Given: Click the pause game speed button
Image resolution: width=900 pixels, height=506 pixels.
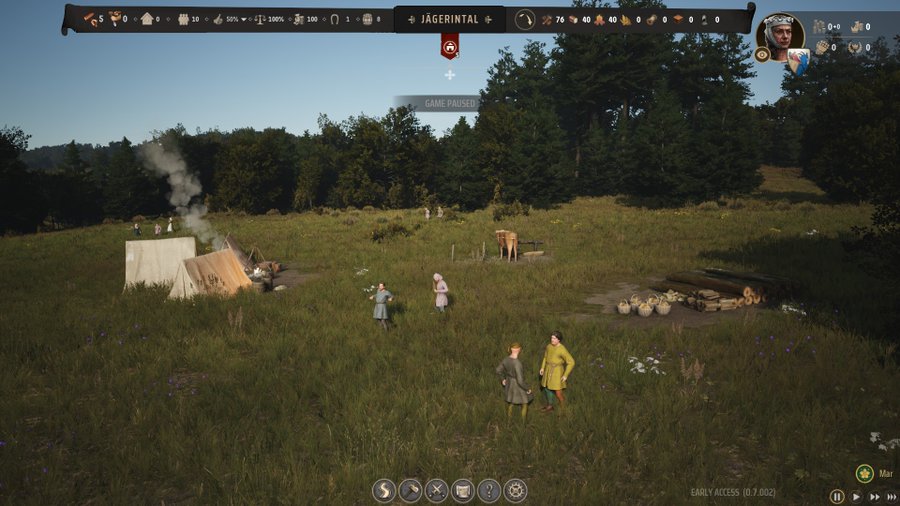Looking at the screenshot, I should pyautogui.click(x=837, y=496).
